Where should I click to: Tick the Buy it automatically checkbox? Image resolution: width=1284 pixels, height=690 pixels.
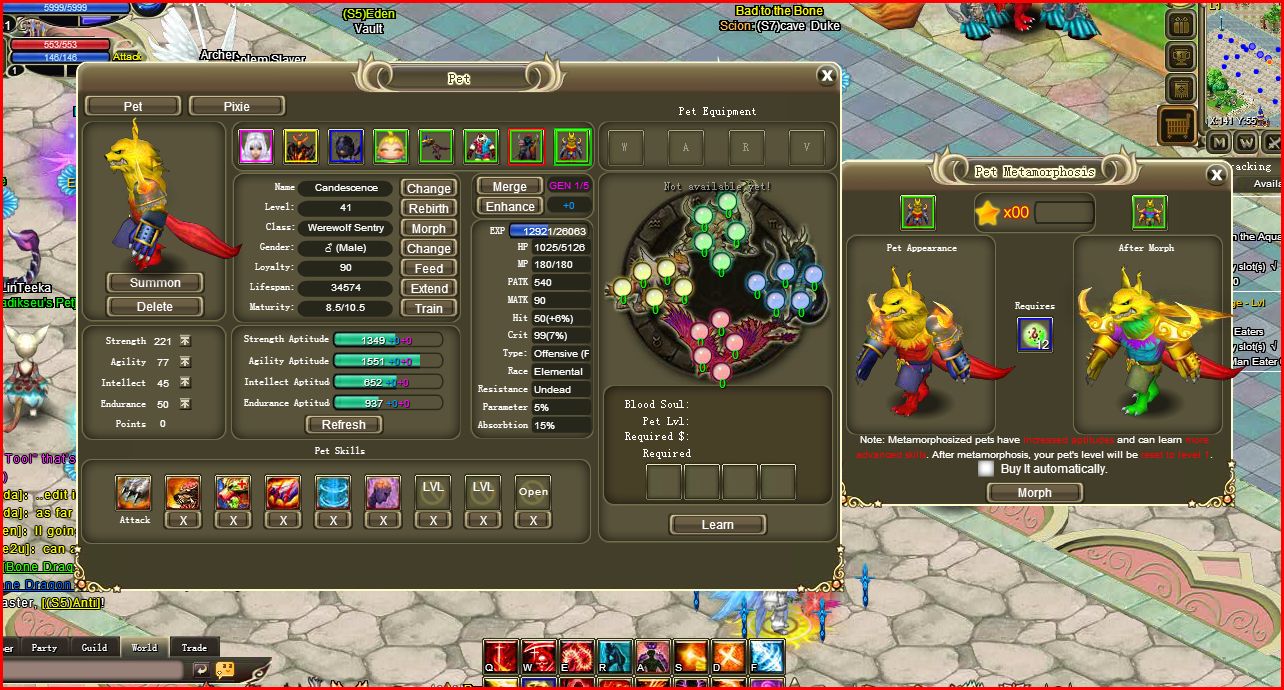pyautogui.click(x=987, y=468)
